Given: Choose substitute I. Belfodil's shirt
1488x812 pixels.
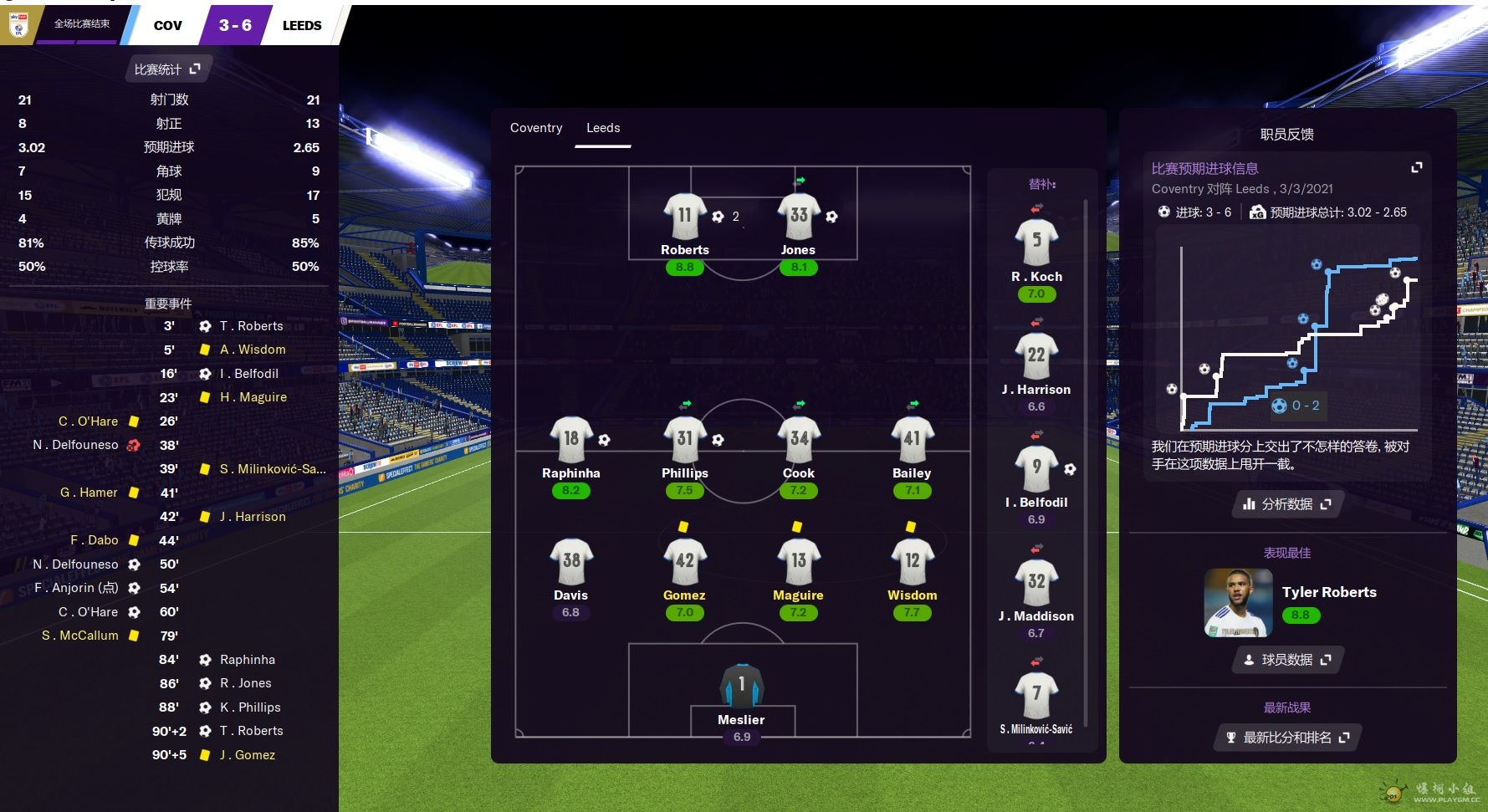Looking at the screenshot, I should click(1036, 468).
